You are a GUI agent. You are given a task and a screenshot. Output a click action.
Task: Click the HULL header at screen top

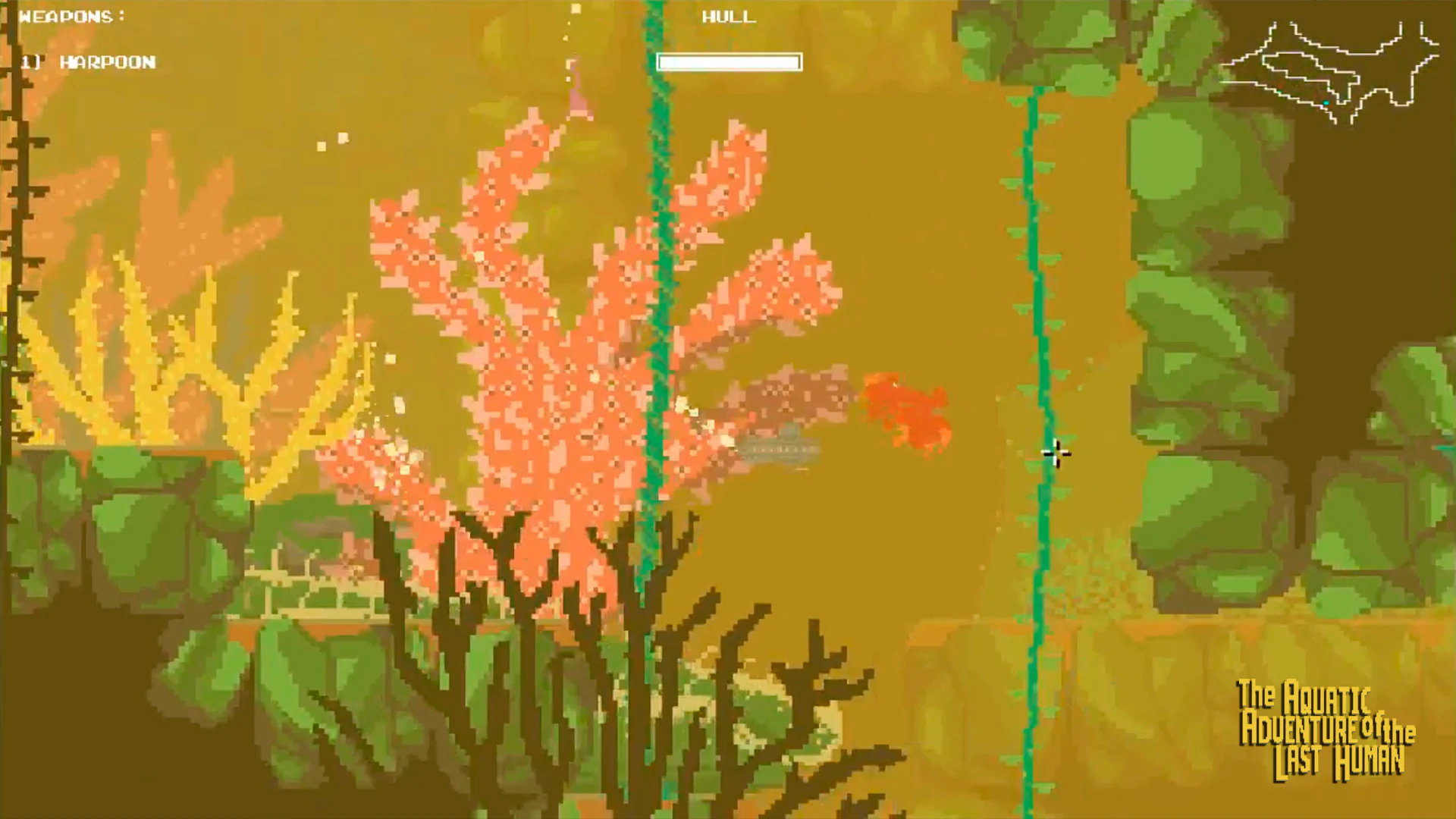point(730,17)
